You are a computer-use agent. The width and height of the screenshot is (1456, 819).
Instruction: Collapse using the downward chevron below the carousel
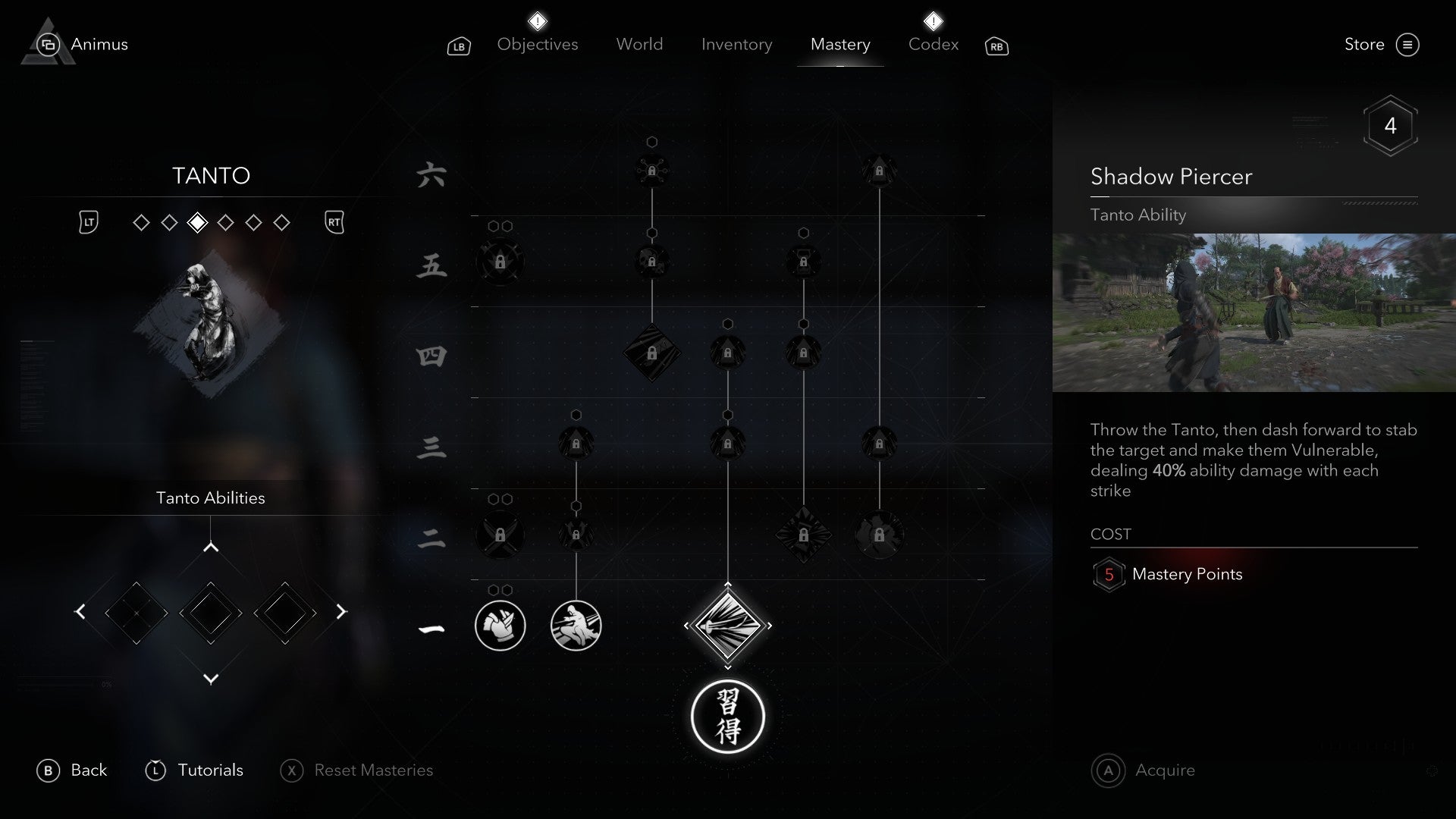pyautogui.click(x=210, y=679)
